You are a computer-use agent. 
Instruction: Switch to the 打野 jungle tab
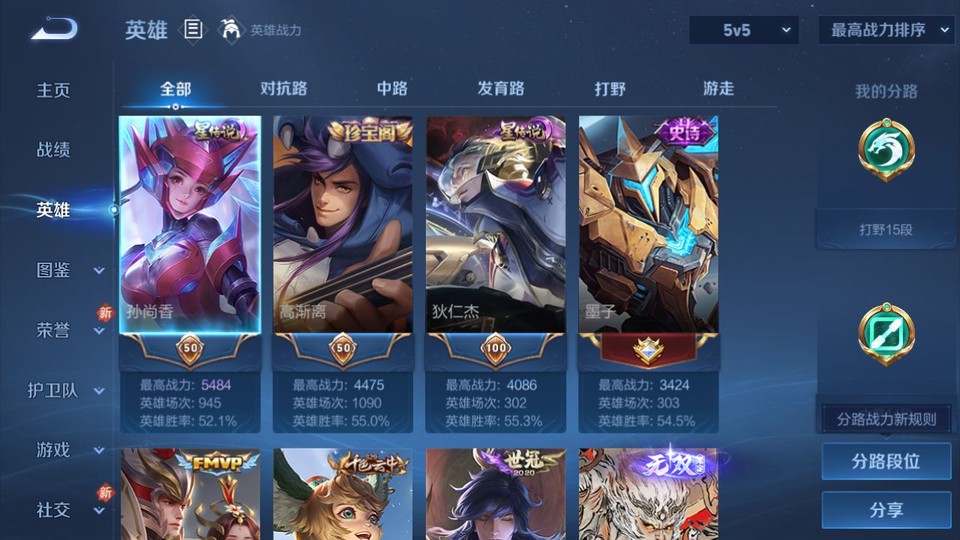[610, 88]
